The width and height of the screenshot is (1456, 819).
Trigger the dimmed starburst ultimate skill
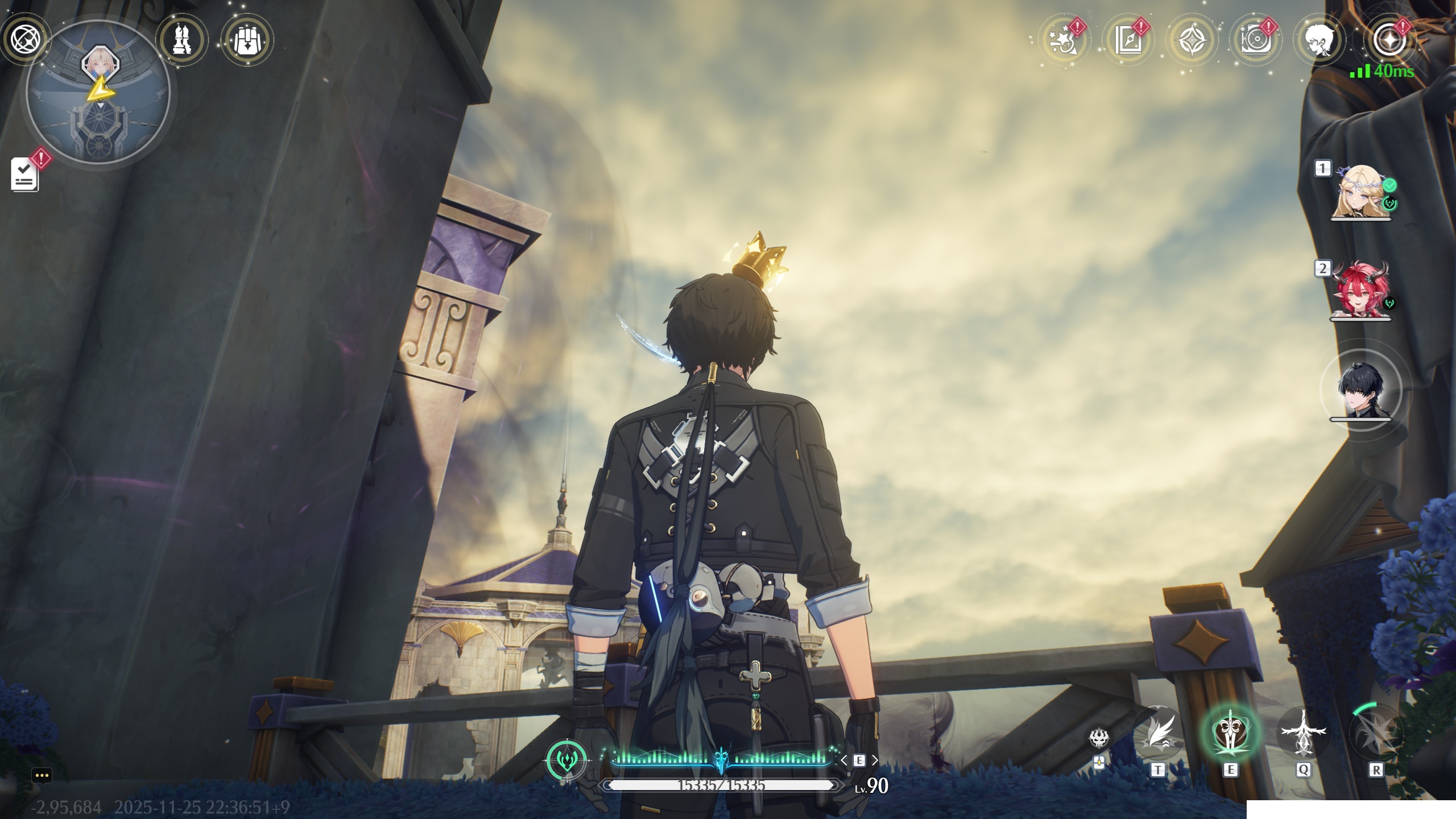pos(1375,734)
